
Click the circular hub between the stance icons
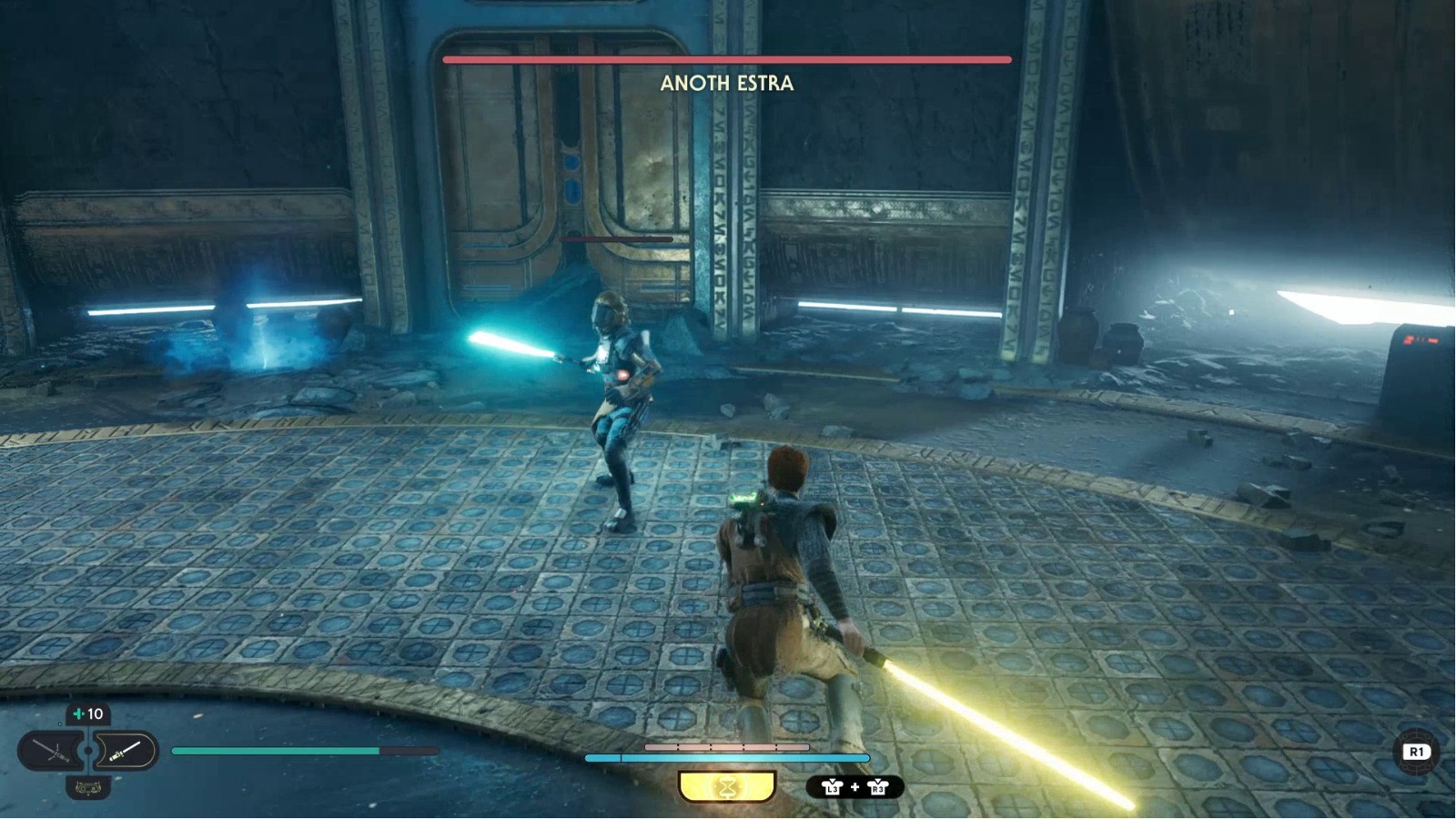tap(88, 751)
